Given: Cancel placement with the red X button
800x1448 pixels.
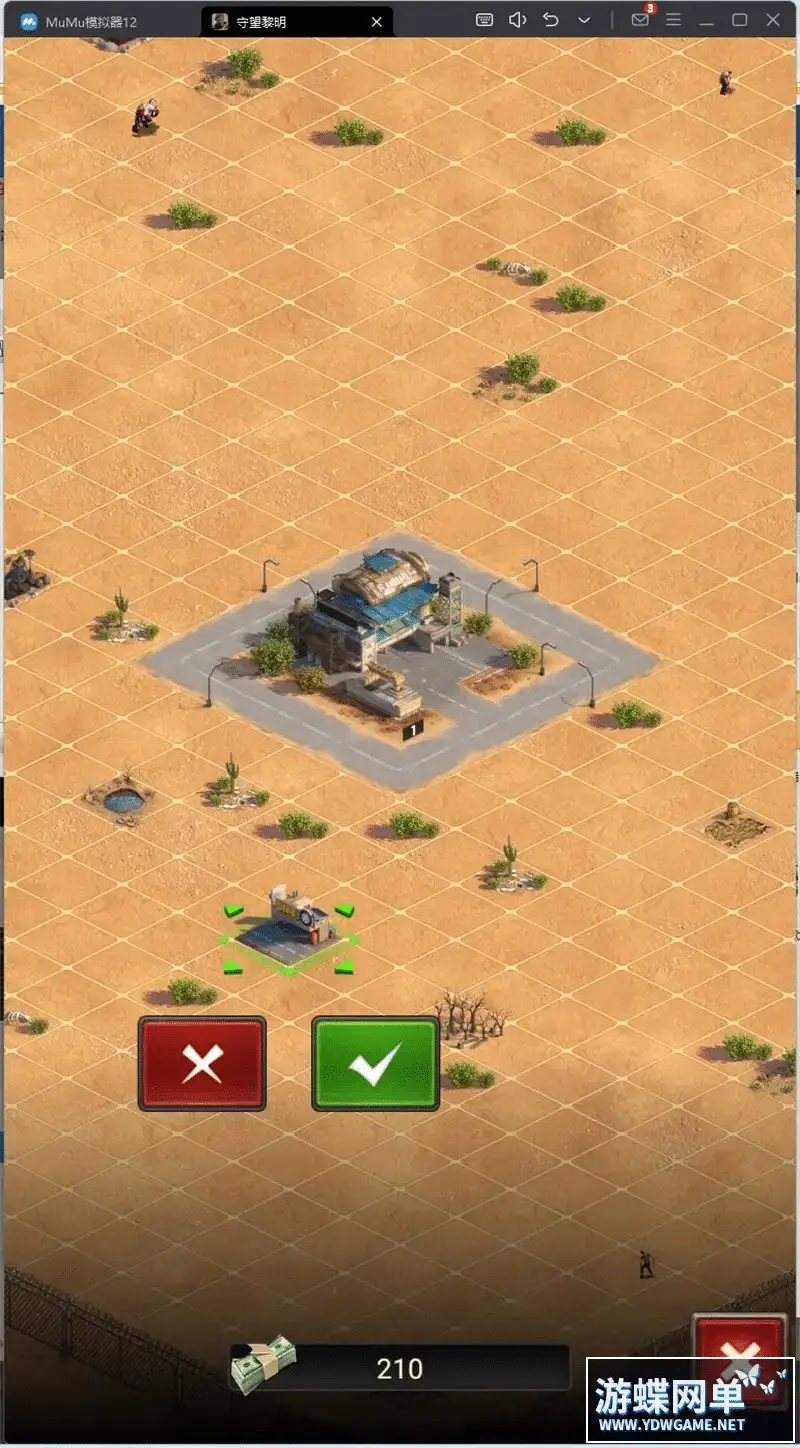Looking at the screenshot, I should point(202,1063).
